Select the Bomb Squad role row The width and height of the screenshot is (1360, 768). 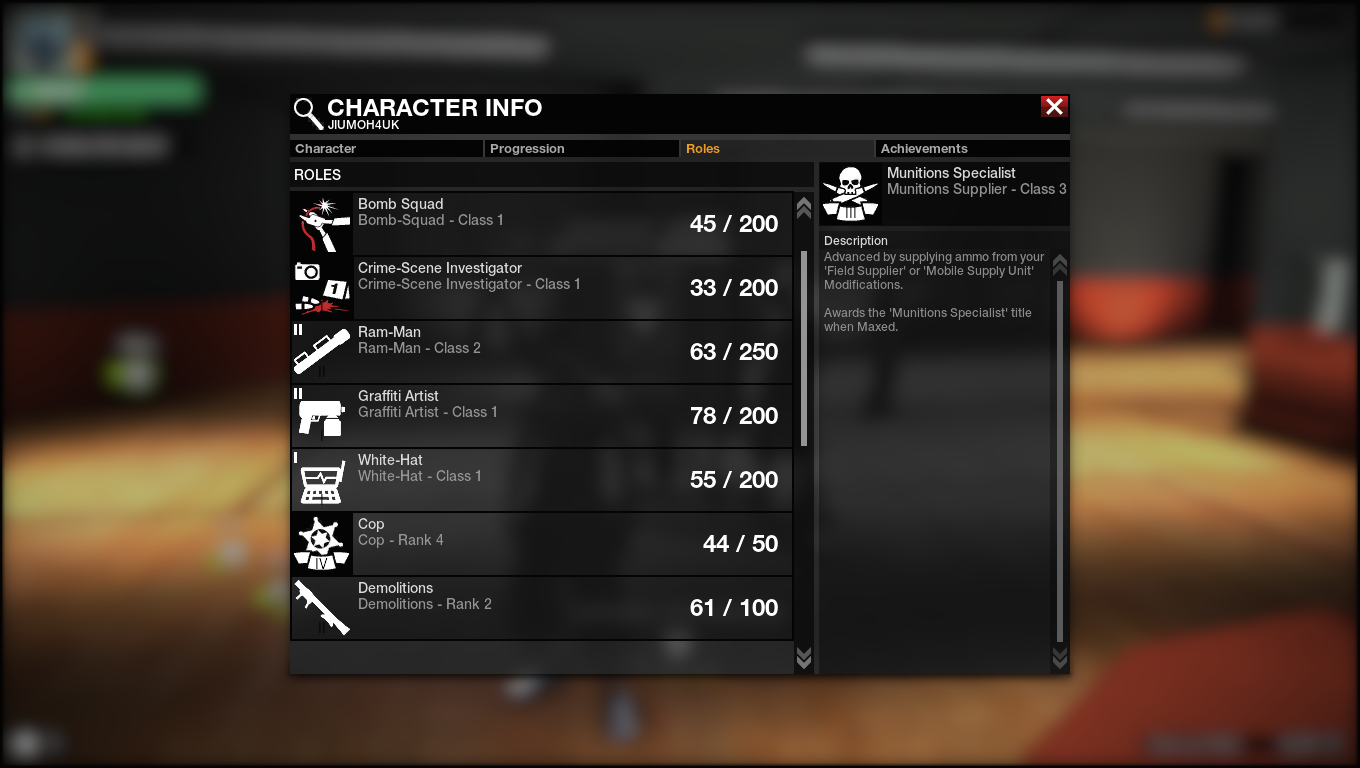(541, 224)
